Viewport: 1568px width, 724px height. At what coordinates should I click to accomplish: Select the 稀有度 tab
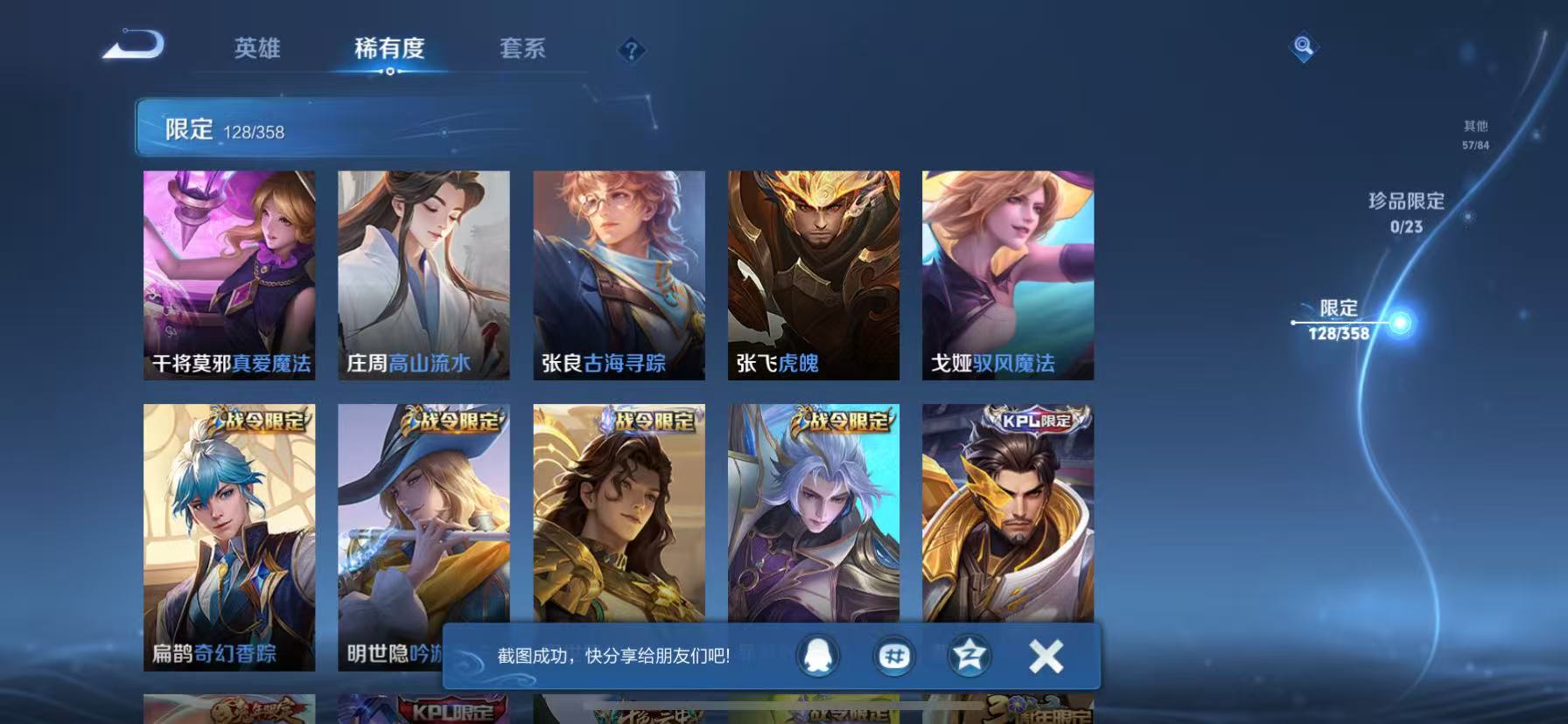pyautogui.click(x=390, y=50)
